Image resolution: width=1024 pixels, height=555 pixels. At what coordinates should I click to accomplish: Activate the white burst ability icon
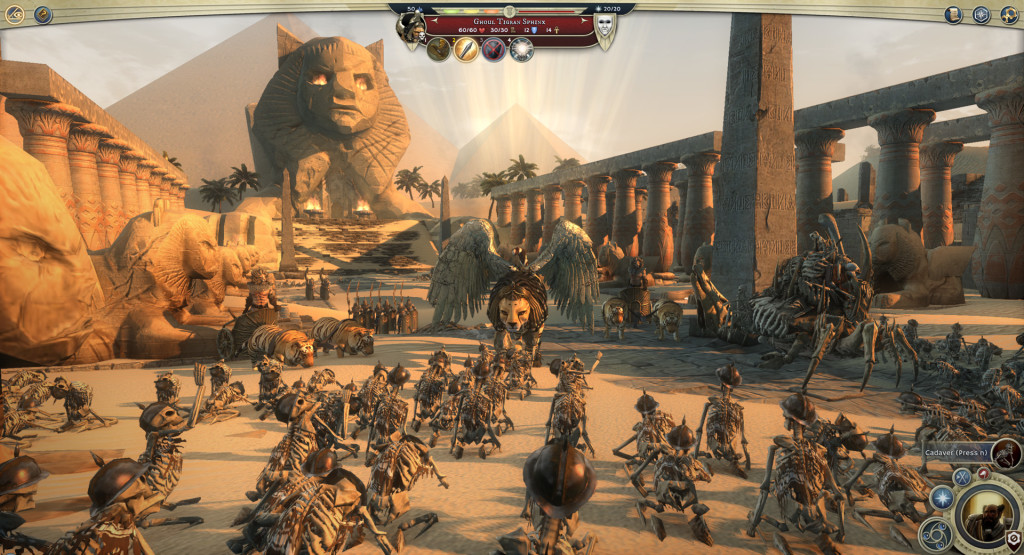521,49
